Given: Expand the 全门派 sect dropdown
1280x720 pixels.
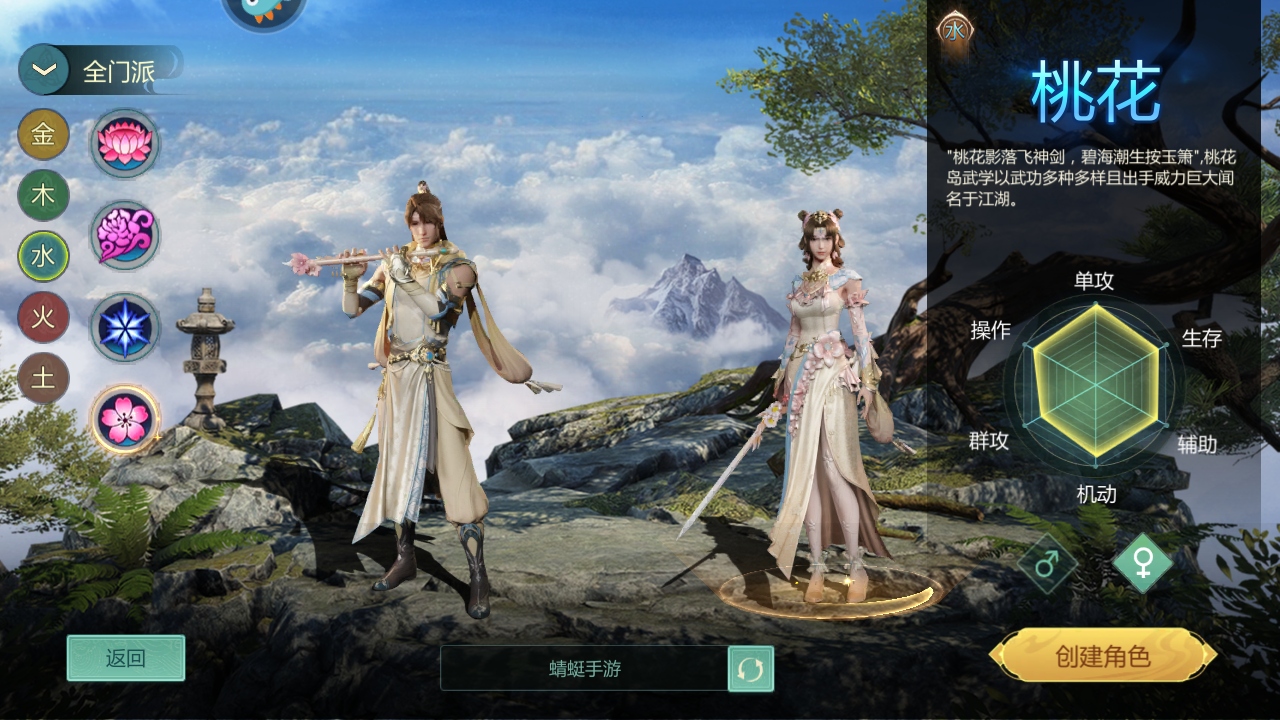Looking at the screenshot, I should pos(45,70).
